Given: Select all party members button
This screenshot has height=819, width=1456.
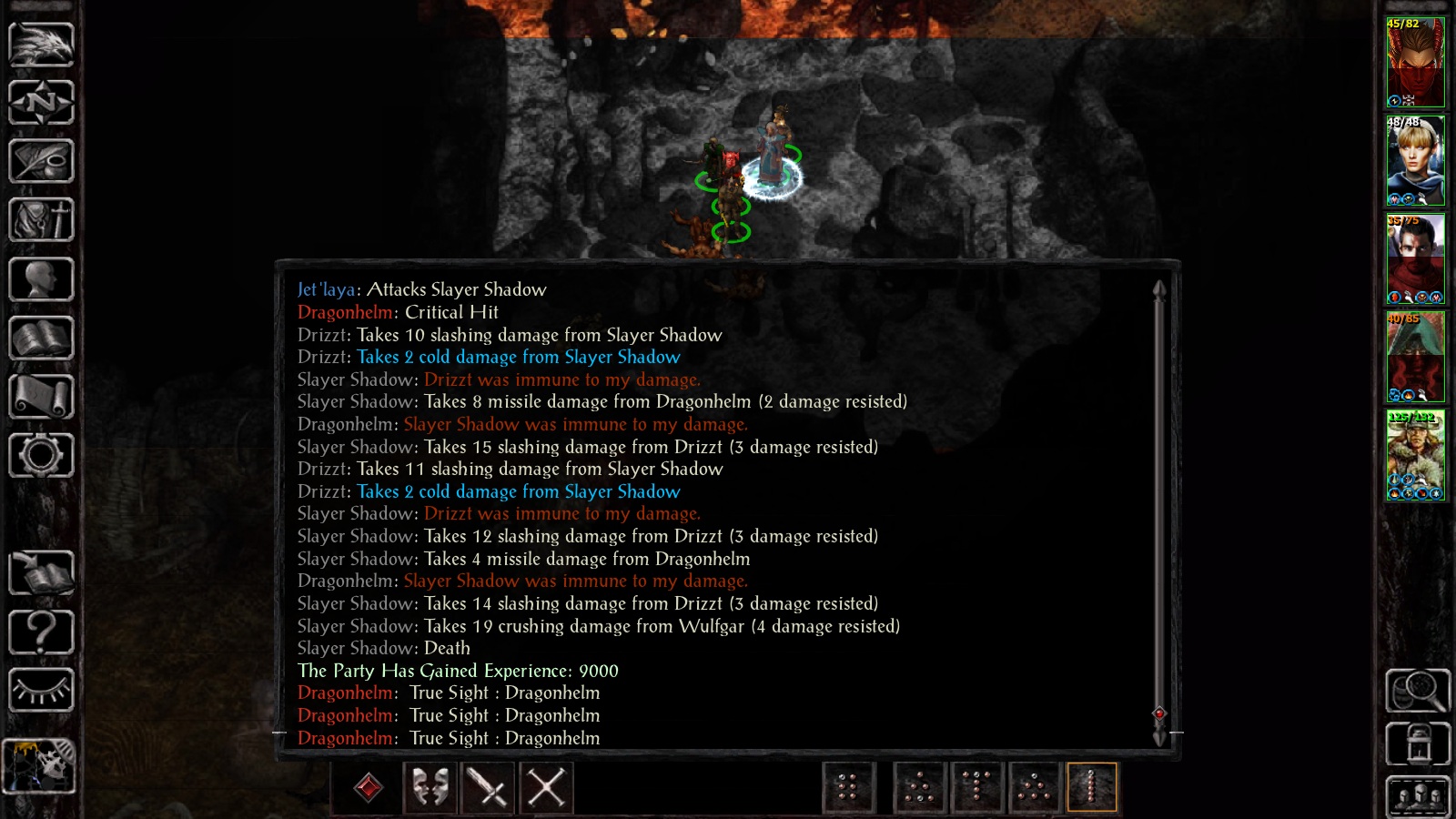Looking at the screenshot, I should click(1417, 797).
